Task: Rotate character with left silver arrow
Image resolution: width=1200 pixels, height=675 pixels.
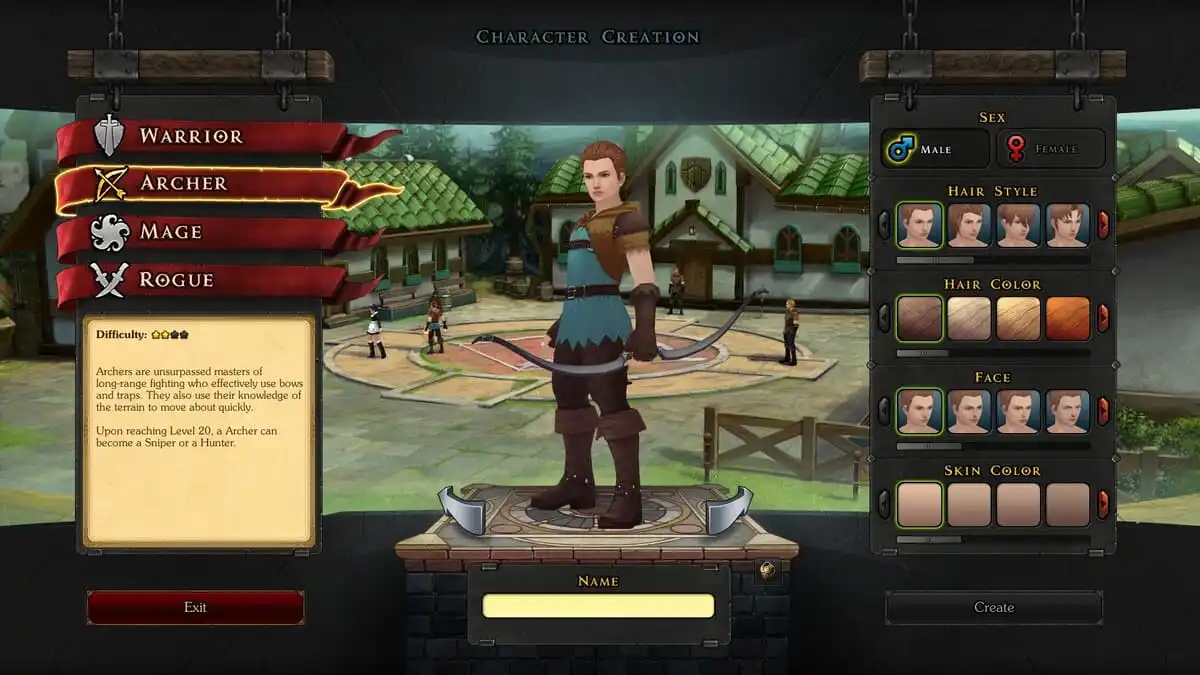Action: (462, 509)
